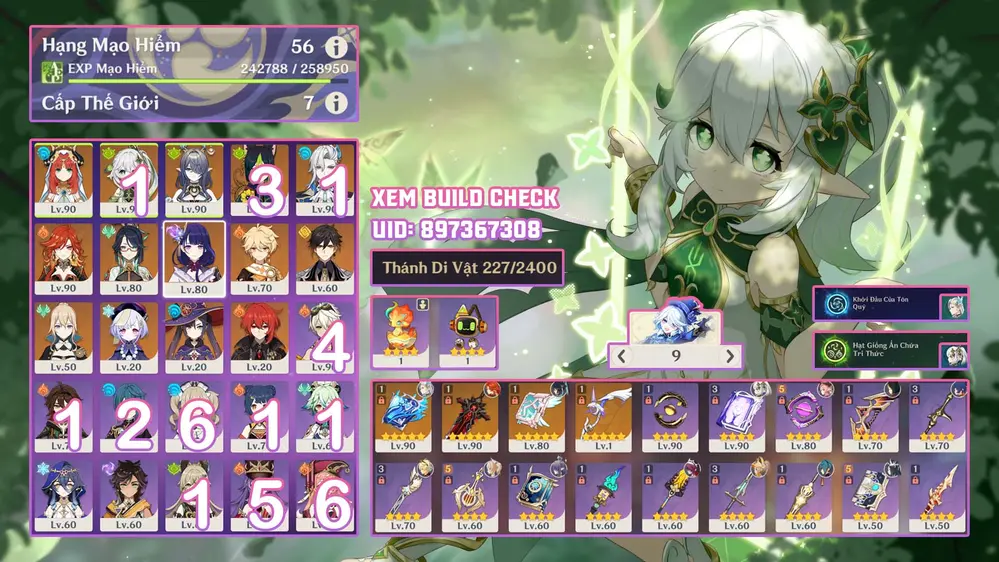This screenshot has width=999, height=562.
Task: Open the Adventure Rank info icon
Action: [338, 47]
